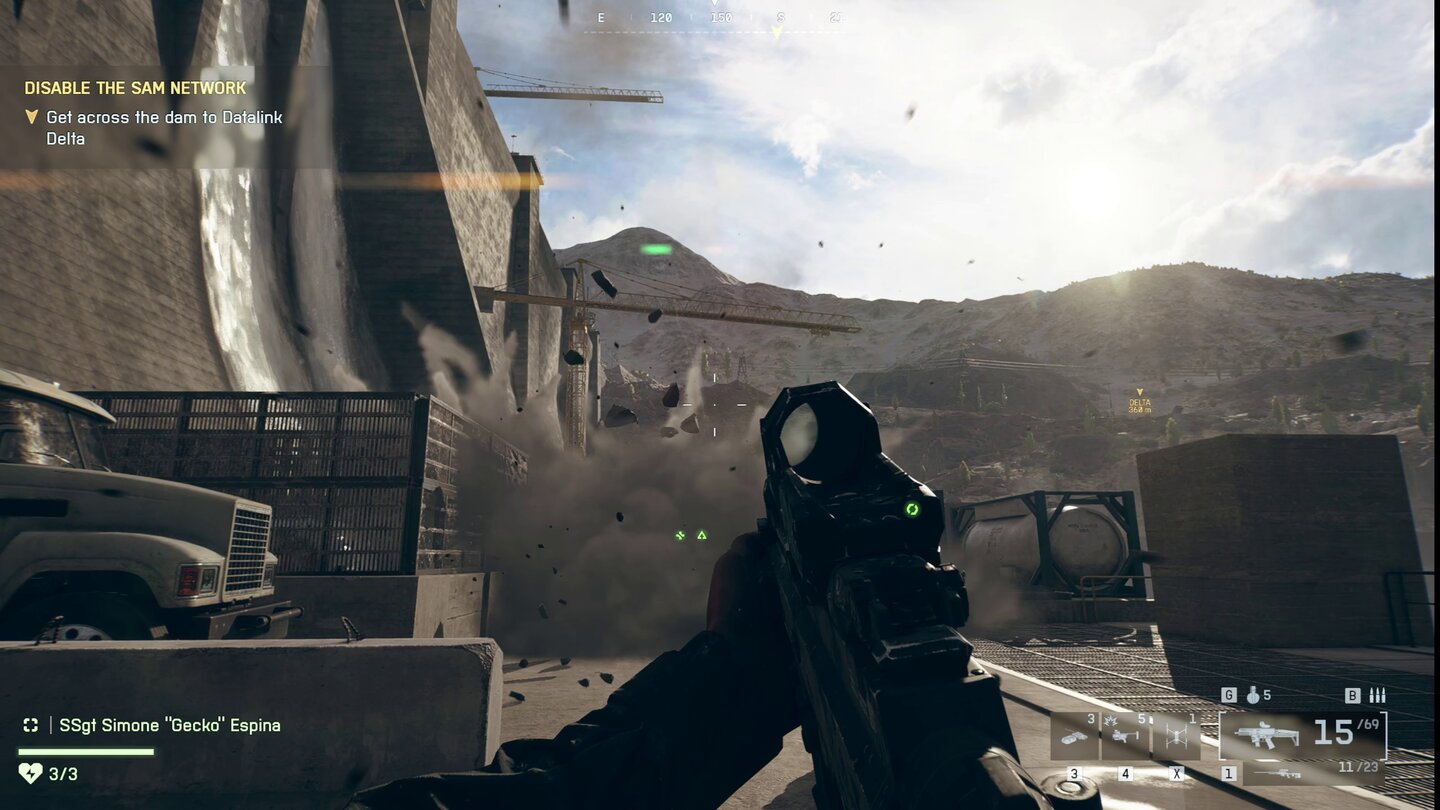This screenshot has width=1440, height=810.
Task: Click the triple bullet ammo icon beside B
Action: pyautogui.click(x=1376, y=695)
